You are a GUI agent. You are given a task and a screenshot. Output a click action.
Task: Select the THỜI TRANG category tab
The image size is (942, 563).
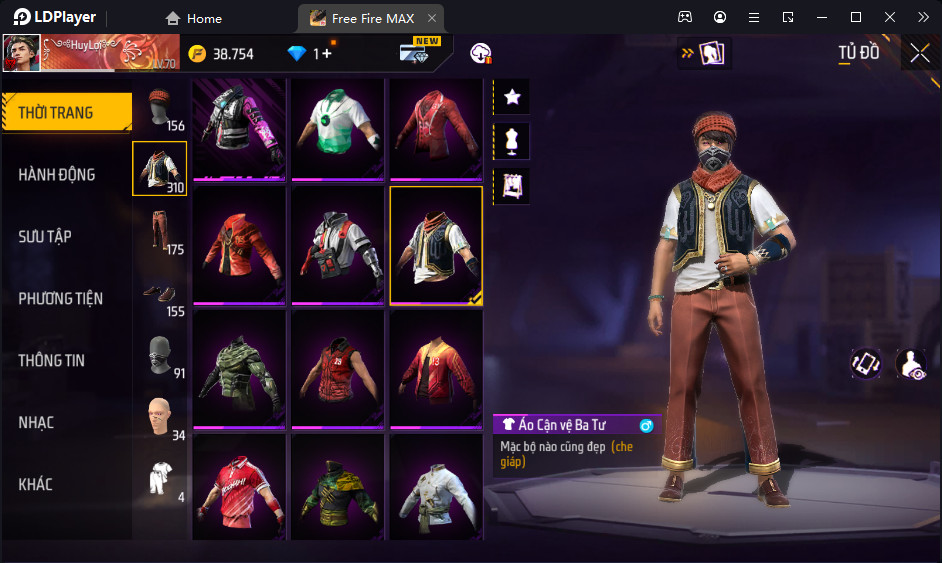pyautogui.click(x=56, y=113)
